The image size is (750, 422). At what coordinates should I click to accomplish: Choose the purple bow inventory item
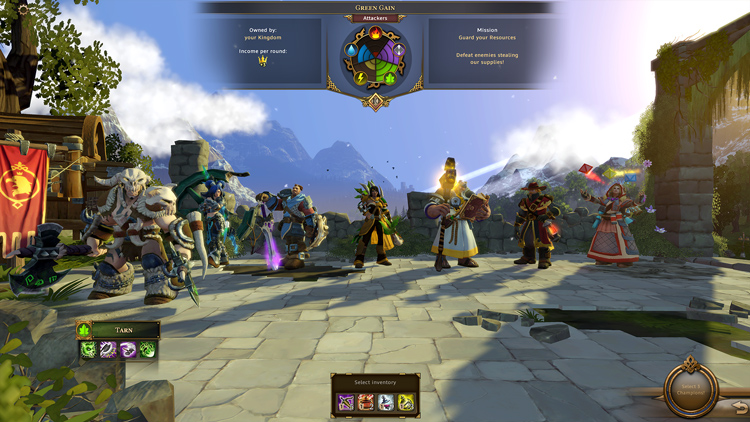tap(346, 402)
